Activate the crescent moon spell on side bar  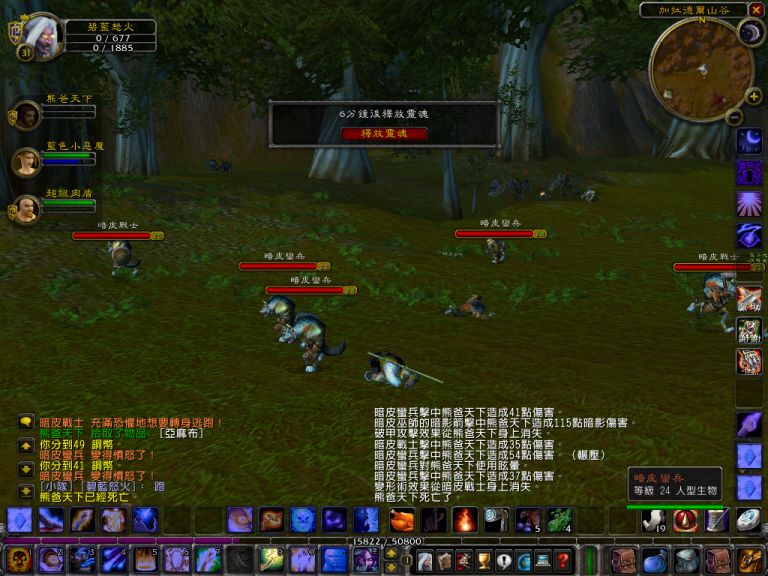pyautogui.click(x=750, y=142)
